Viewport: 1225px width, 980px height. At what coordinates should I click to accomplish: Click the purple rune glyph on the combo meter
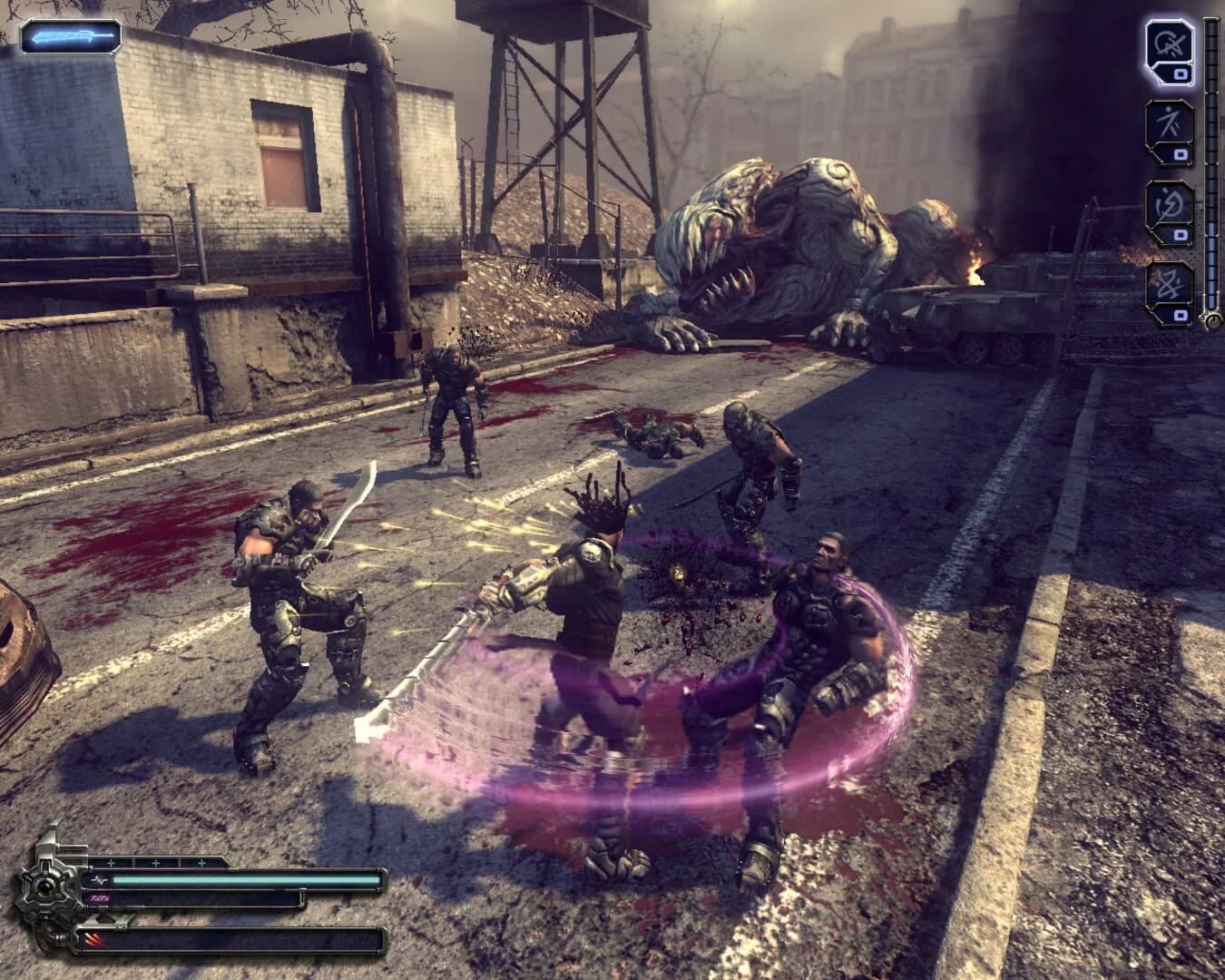coord(100,898)
